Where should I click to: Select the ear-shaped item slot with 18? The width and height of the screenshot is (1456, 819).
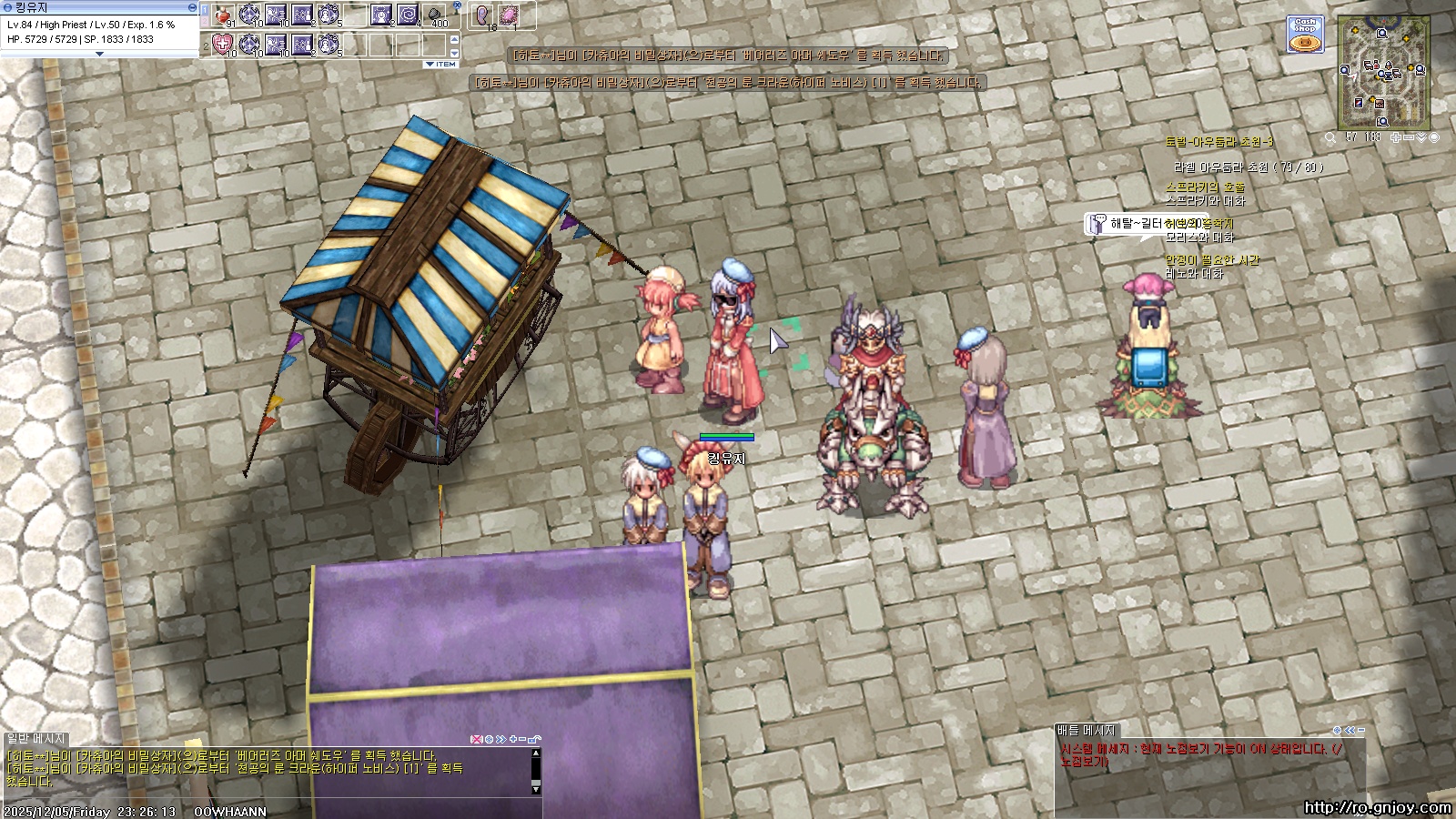pyautogui.click(x=484, y=15)
